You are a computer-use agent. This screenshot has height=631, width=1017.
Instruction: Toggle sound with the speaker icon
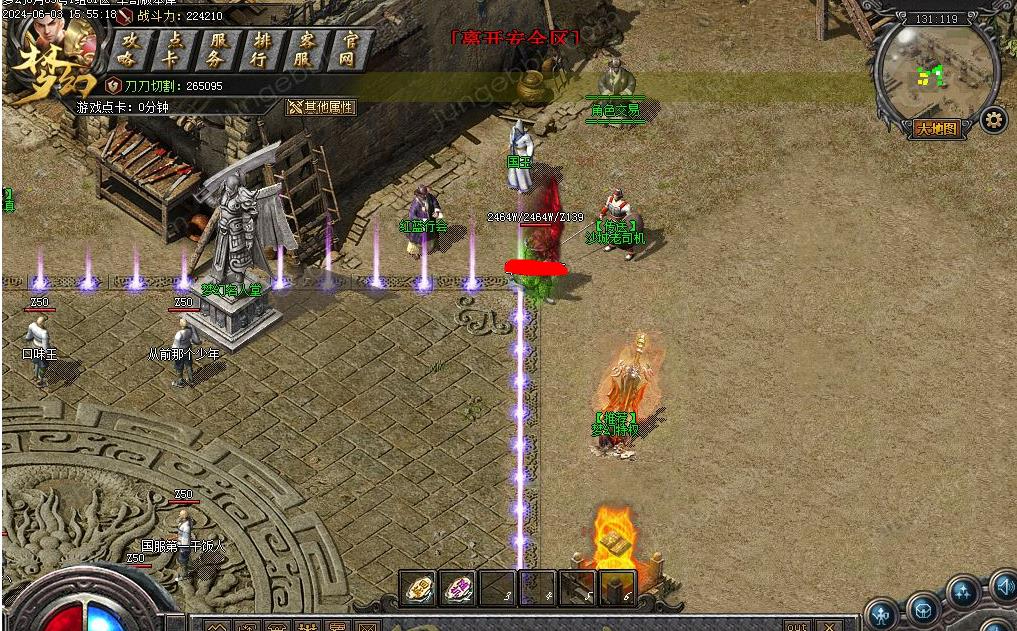click(1003, 584)
